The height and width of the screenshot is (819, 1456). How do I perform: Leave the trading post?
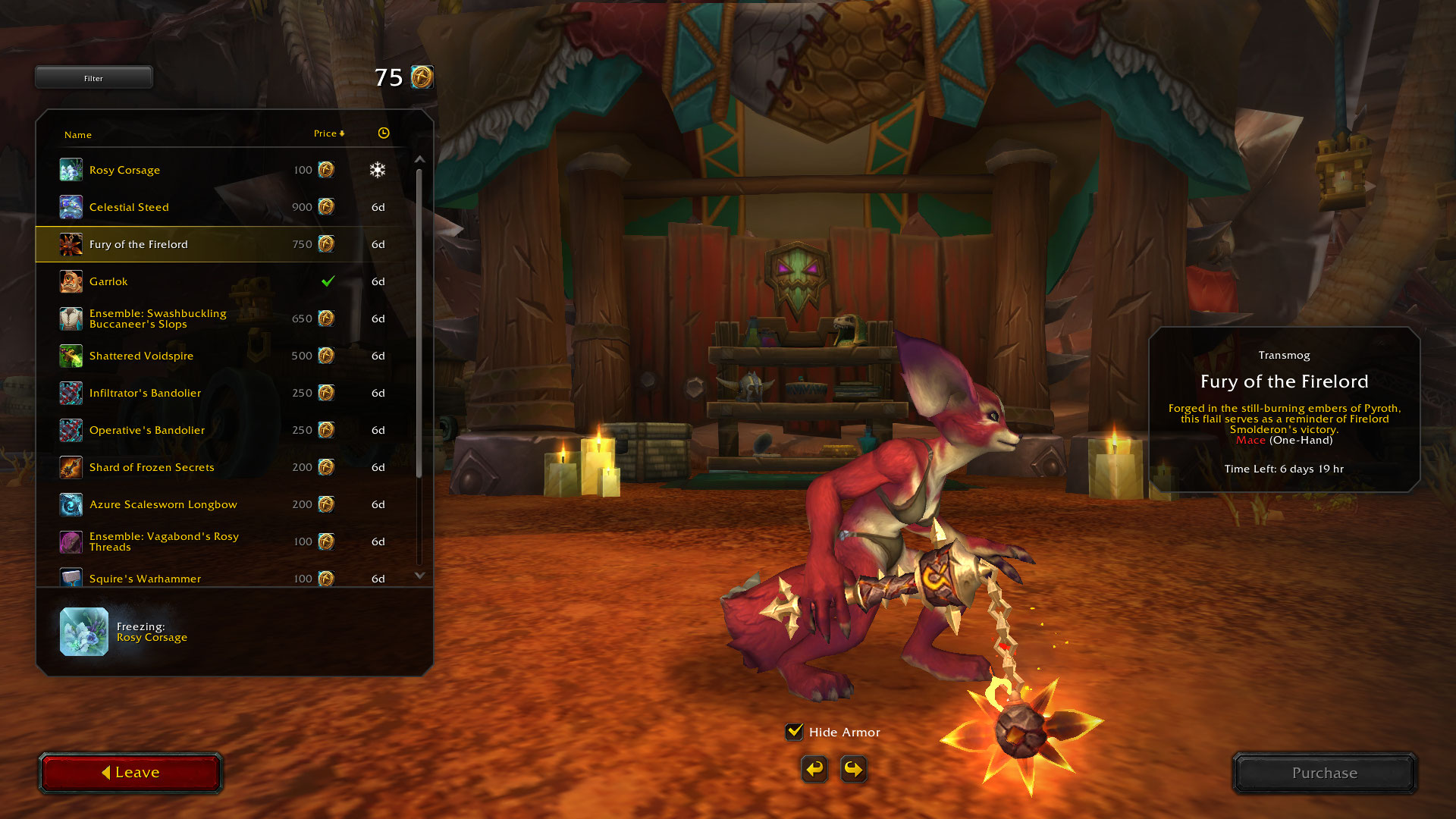pyautogui.click(x=130, y=773)
